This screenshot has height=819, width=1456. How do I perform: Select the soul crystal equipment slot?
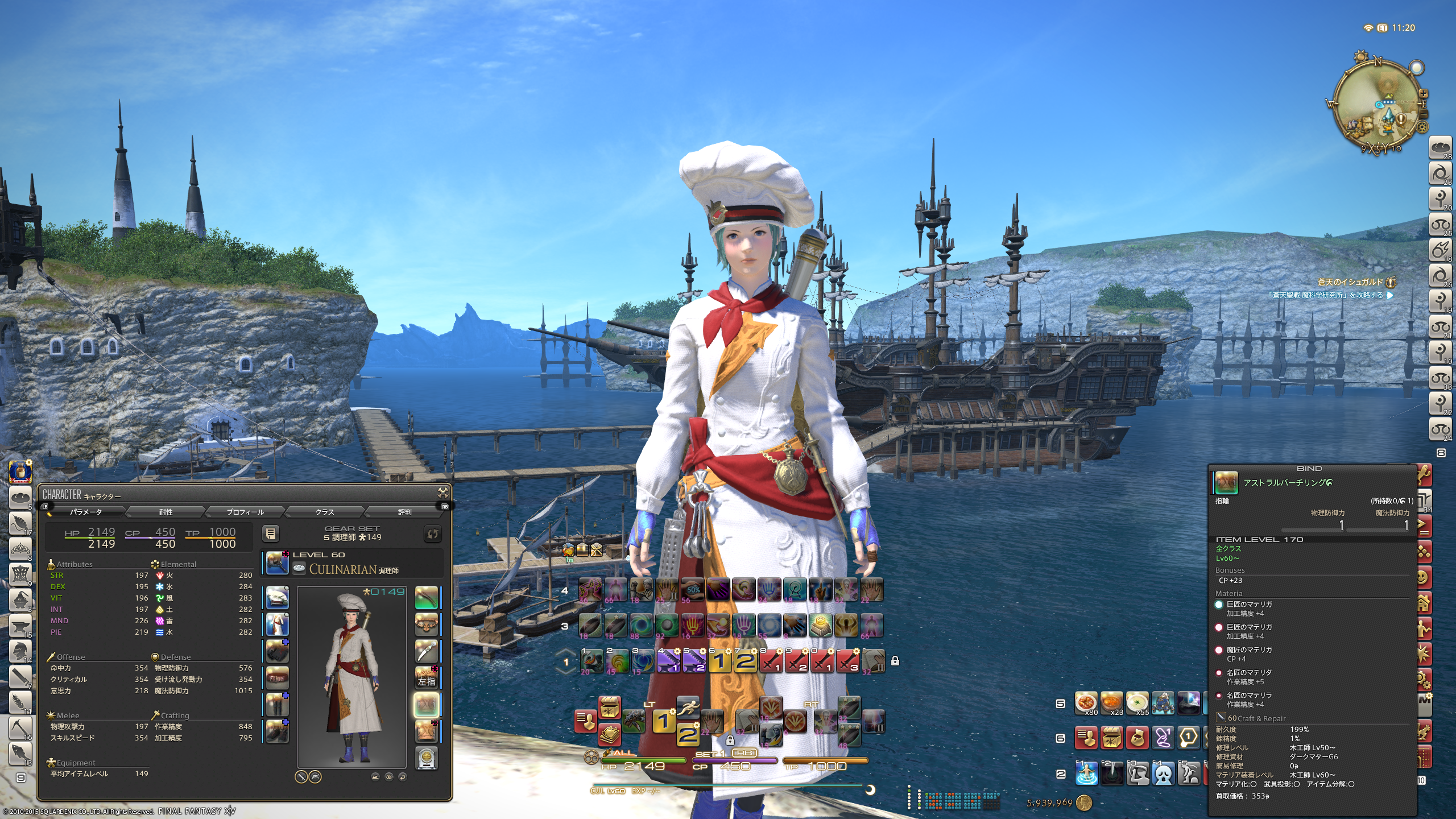[x=427, y=758]
